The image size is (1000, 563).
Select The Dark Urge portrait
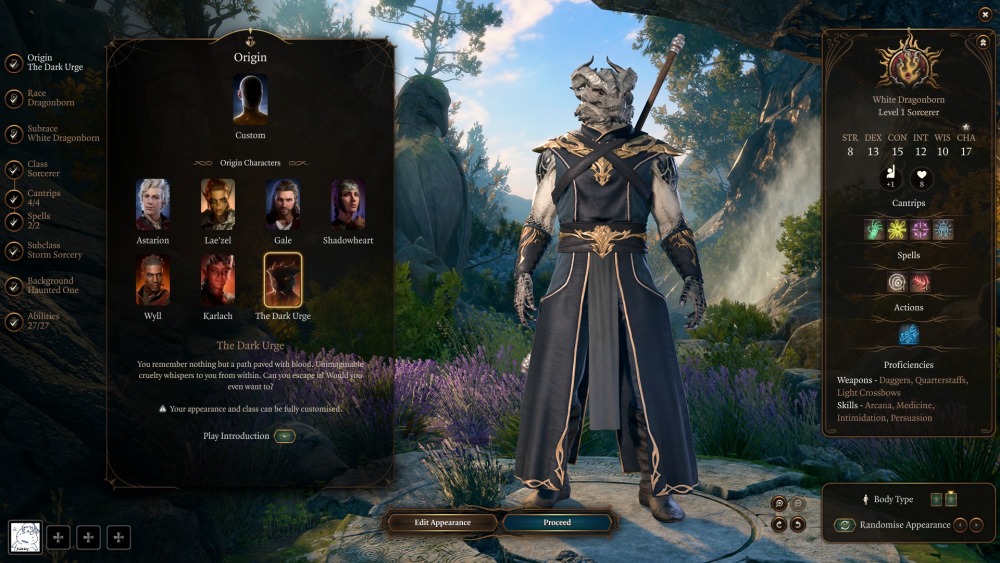coord(283,280)
